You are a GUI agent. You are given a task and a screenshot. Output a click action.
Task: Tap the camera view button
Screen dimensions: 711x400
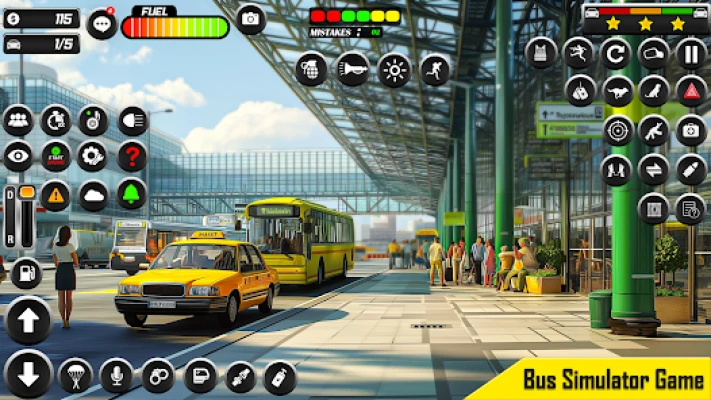tap(250, 19)
